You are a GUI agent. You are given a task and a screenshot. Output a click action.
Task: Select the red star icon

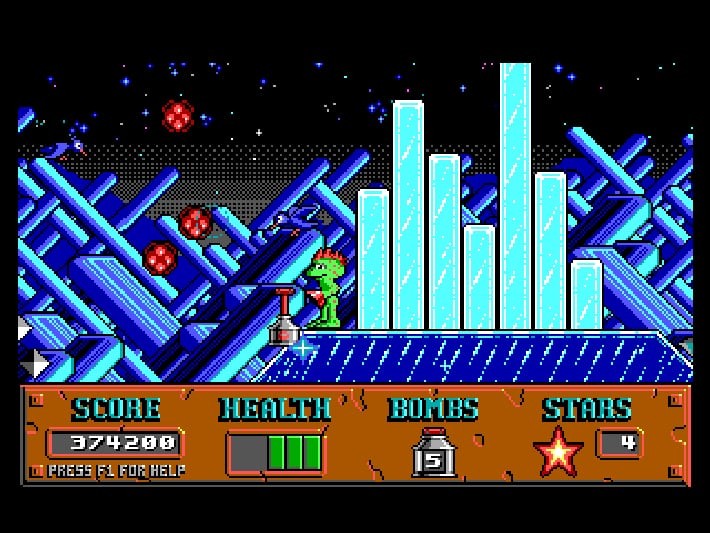(558, 451)
